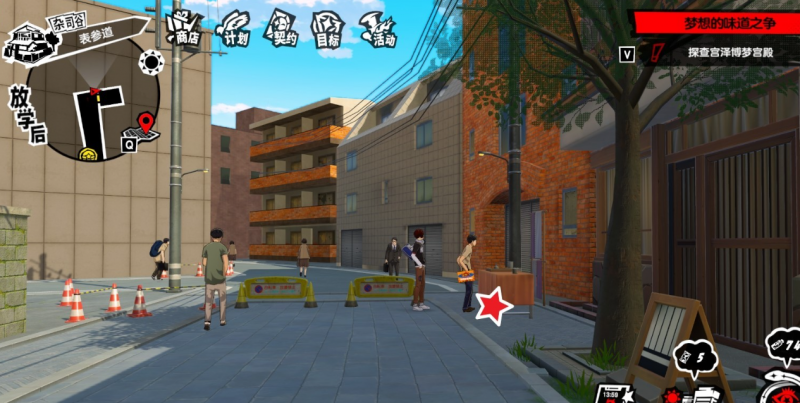Viewport: 800px width, 403px height.
Task: Open the 计划 plan menu
Action: (x=235, y=27)
